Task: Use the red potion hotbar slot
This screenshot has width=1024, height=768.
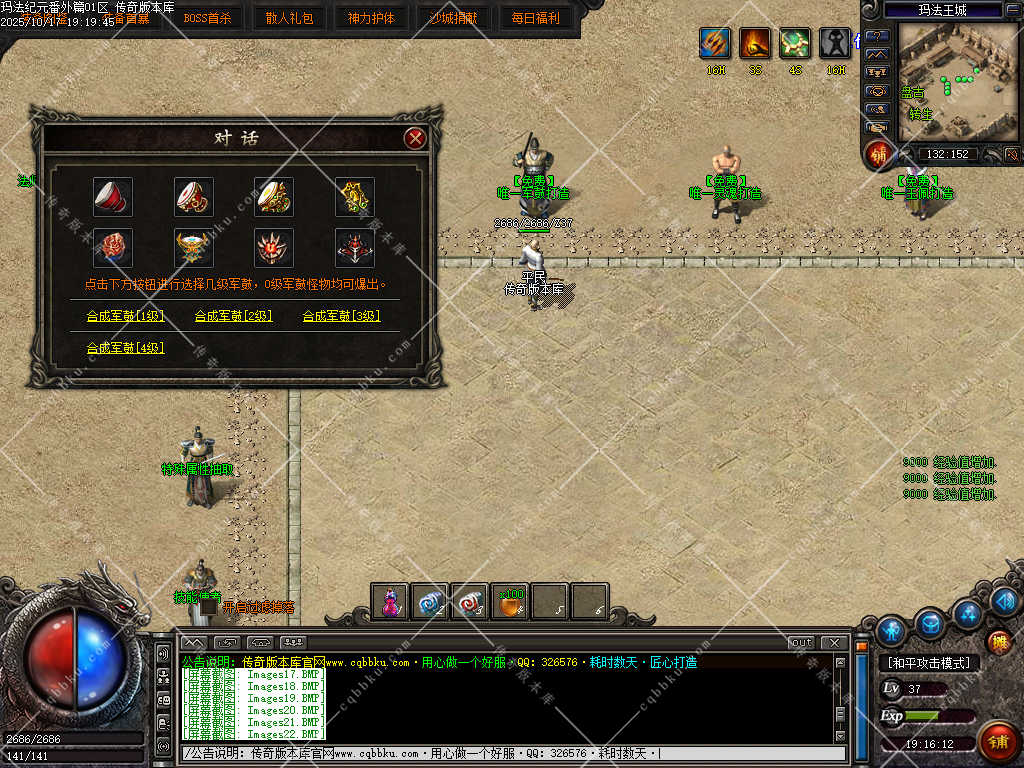Action: [390, 602]
